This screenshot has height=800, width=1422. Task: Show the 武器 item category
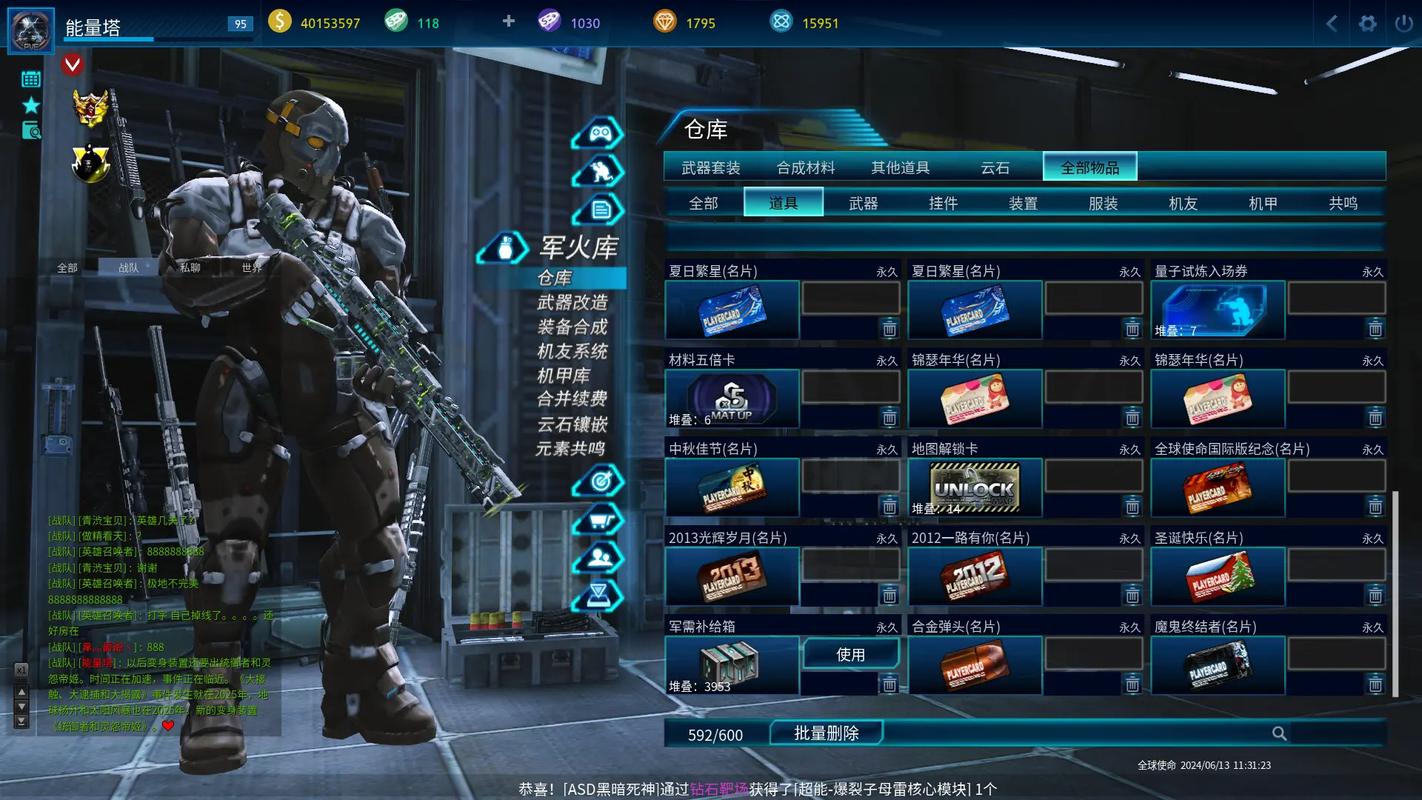863,203
